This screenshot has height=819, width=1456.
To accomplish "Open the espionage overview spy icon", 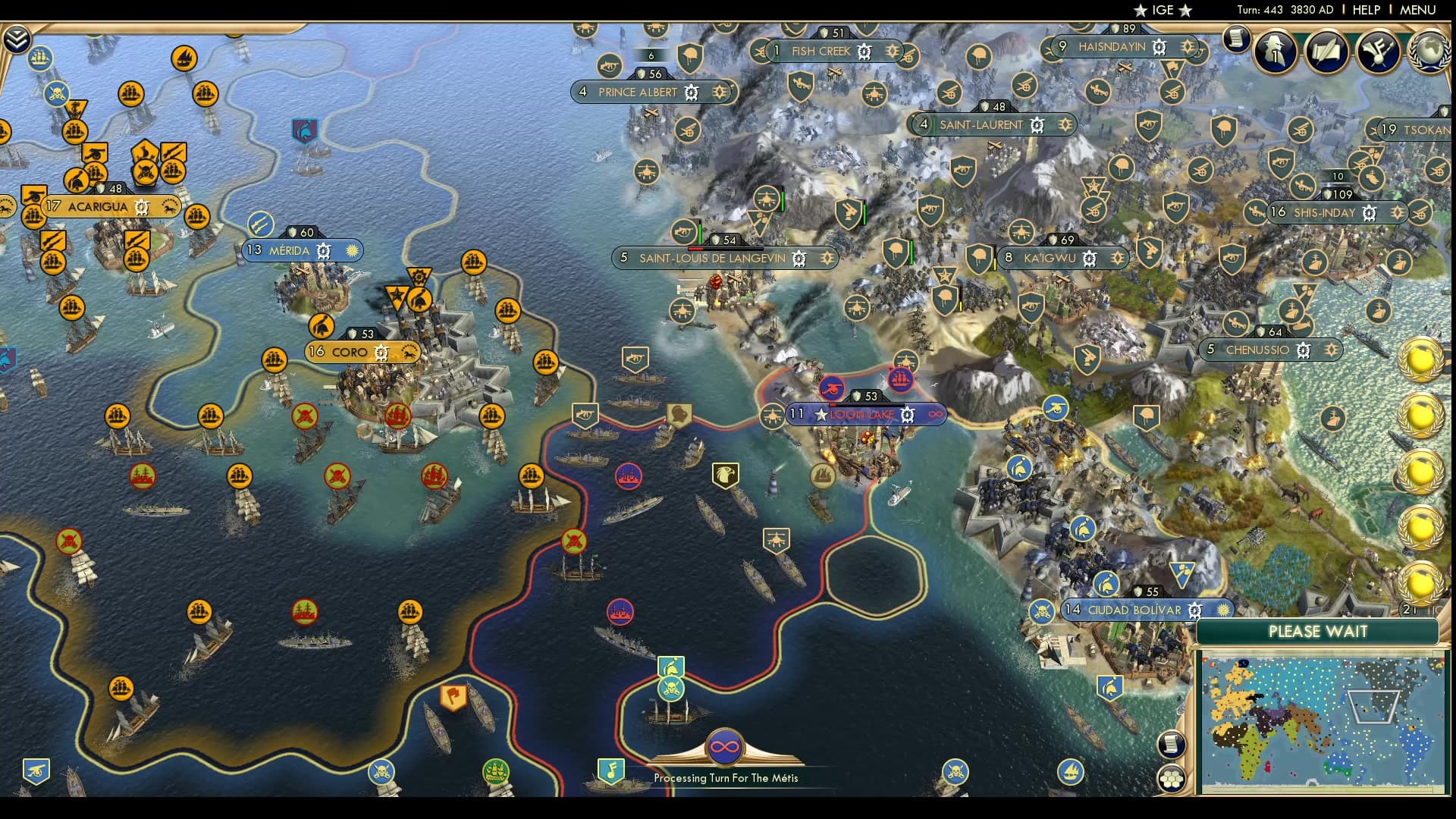I will [x=1276, y=52].
